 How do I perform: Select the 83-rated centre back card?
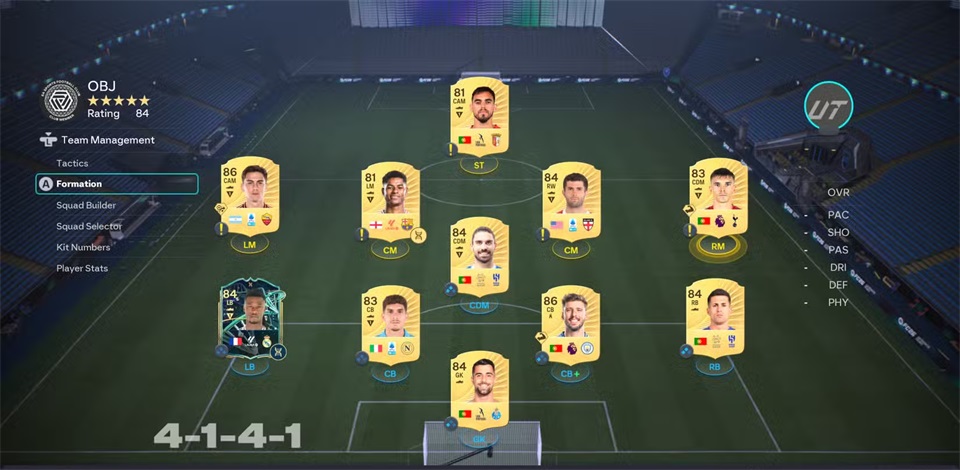[x=390, y=324]
